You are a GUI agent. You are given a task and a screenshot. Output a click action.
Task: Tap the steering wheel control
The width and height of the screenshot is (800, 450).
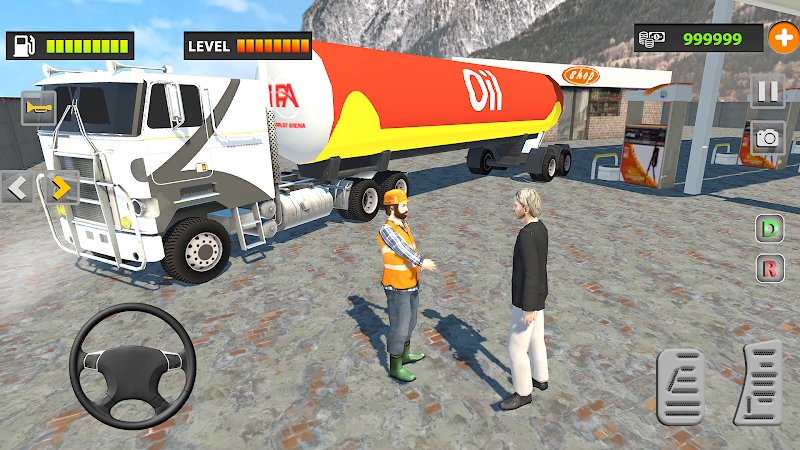132,366
